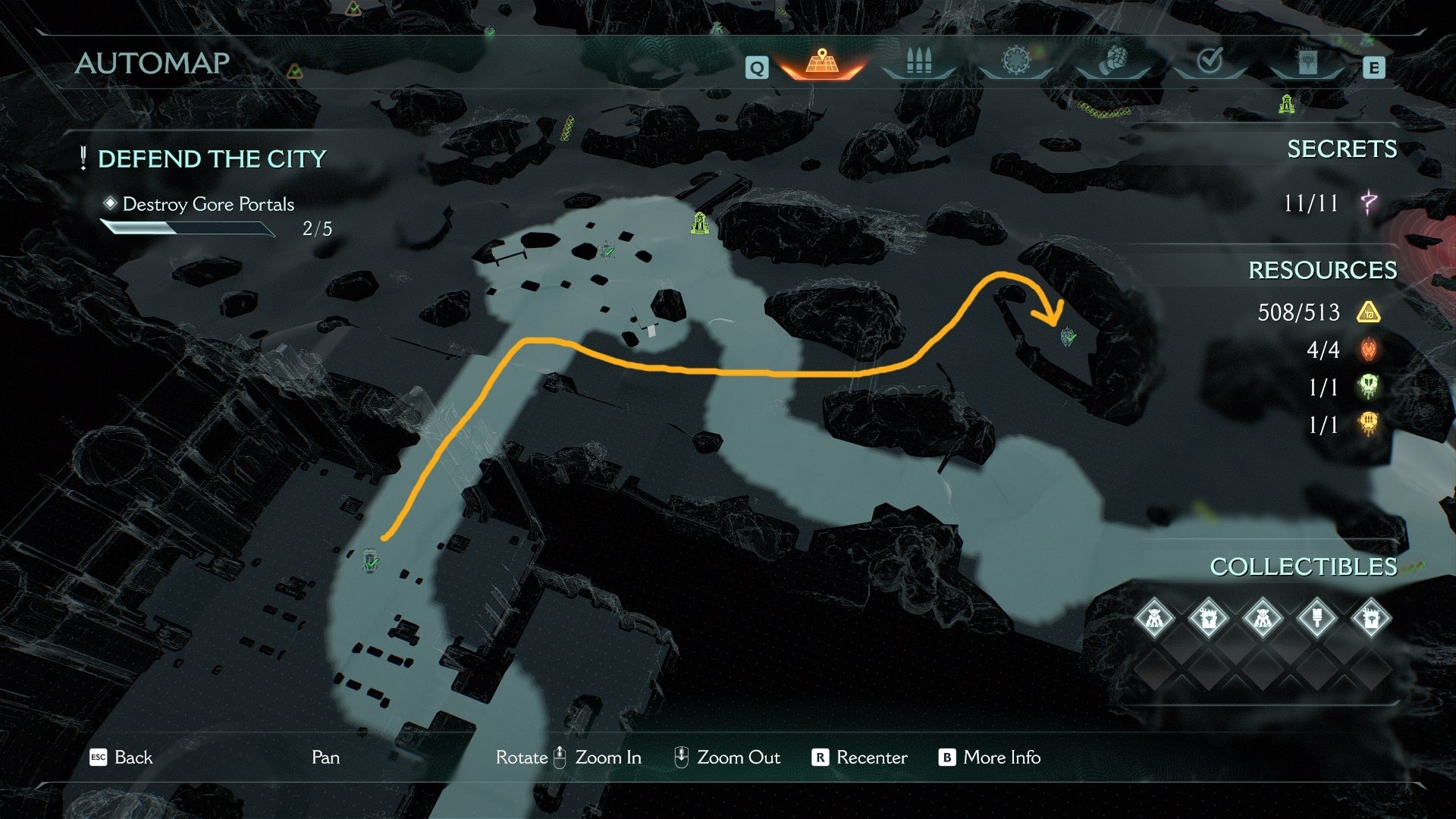Show More Info for the map
The width and height of the screenshot is (1456, 819).
(990, 758)
